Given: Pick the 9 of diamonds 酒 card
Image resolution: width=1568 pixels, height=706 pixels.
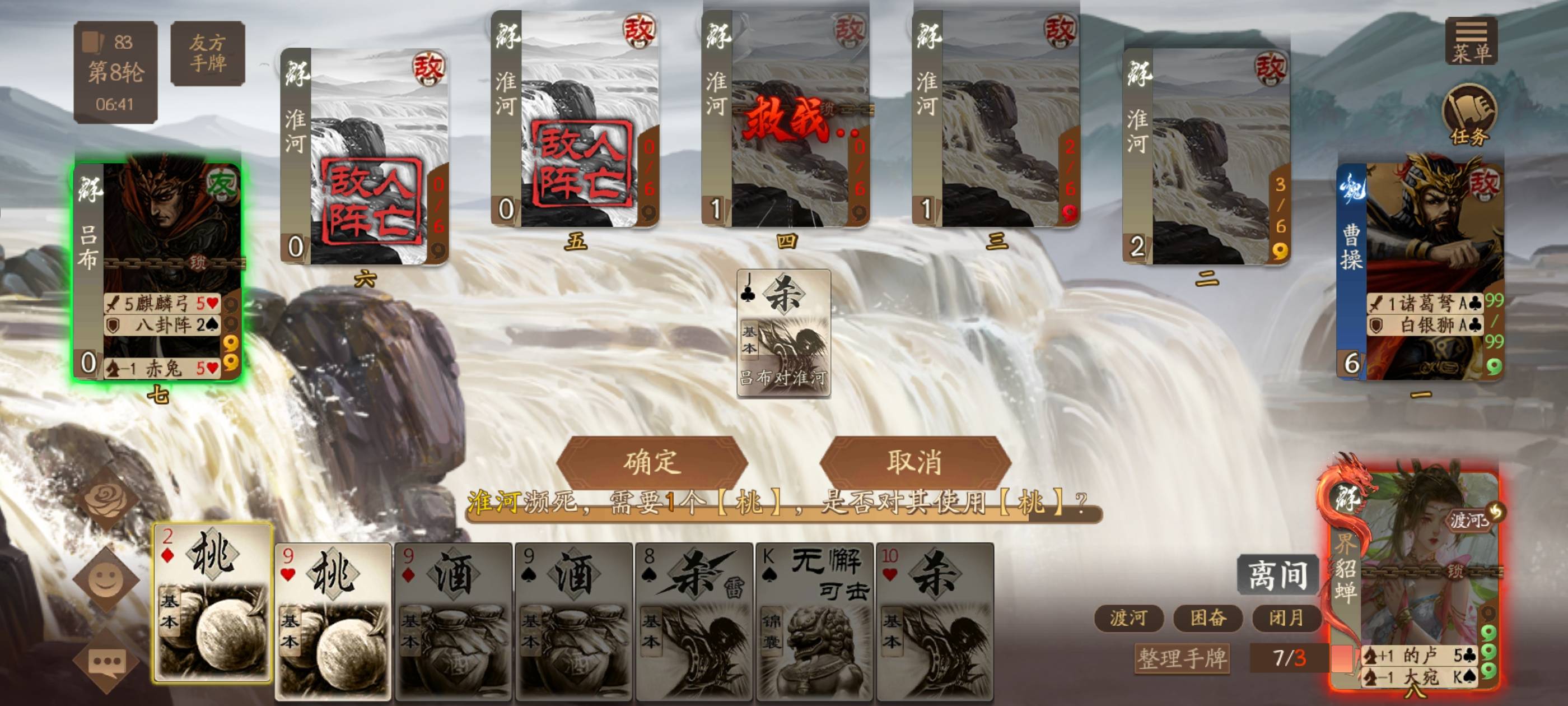Looking at the screenshot, I should (x=453, y=621).
